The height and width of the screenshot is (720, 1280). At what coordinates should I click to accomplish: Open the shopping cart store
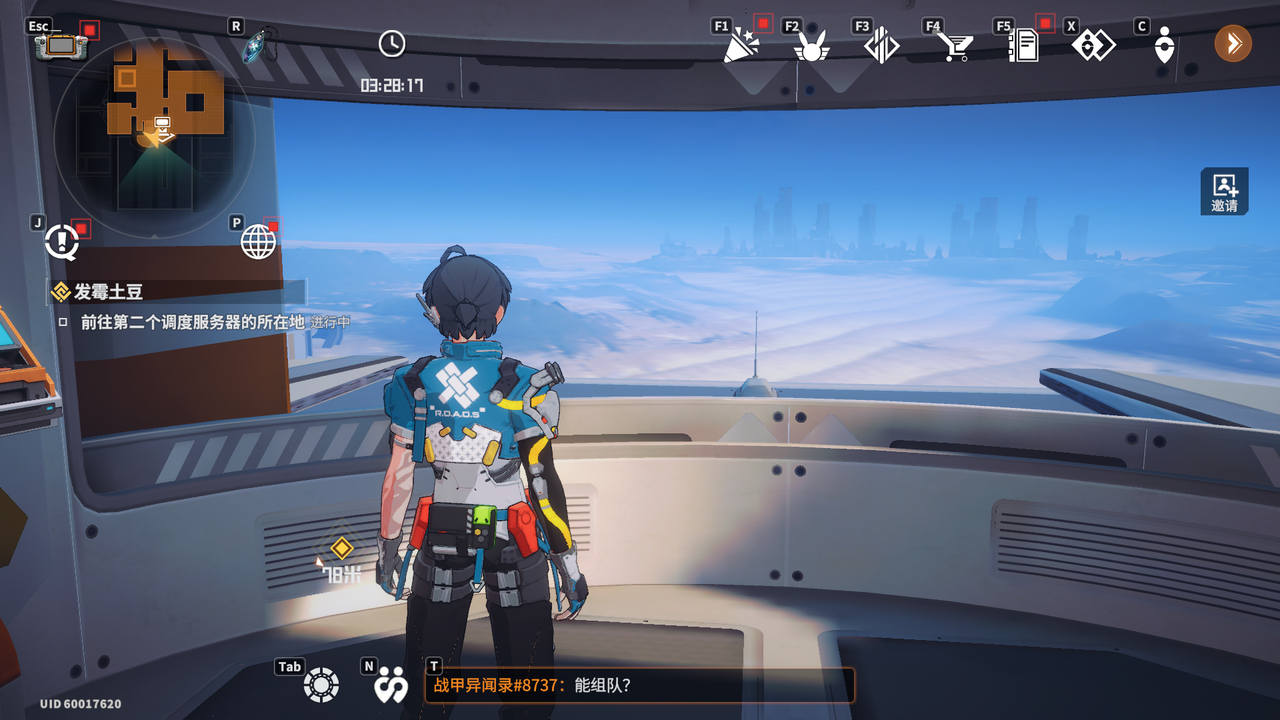tap(955, 46)
